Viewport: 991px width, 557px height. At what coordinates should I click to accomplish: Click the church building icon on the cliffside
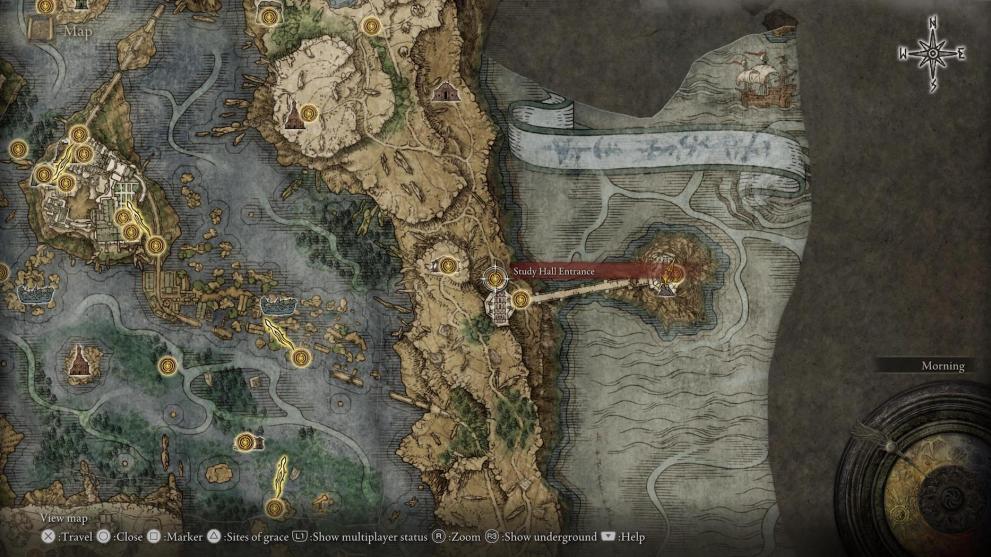click(443, 93)
